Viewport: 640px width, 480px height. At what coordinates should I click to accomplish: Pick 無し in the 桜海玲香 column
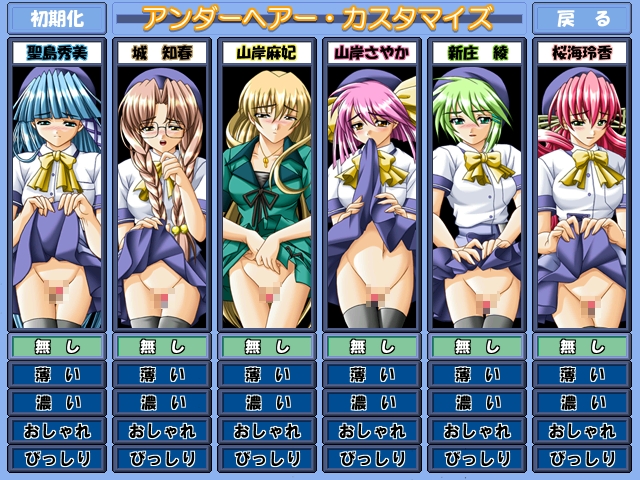coord(581,347)
